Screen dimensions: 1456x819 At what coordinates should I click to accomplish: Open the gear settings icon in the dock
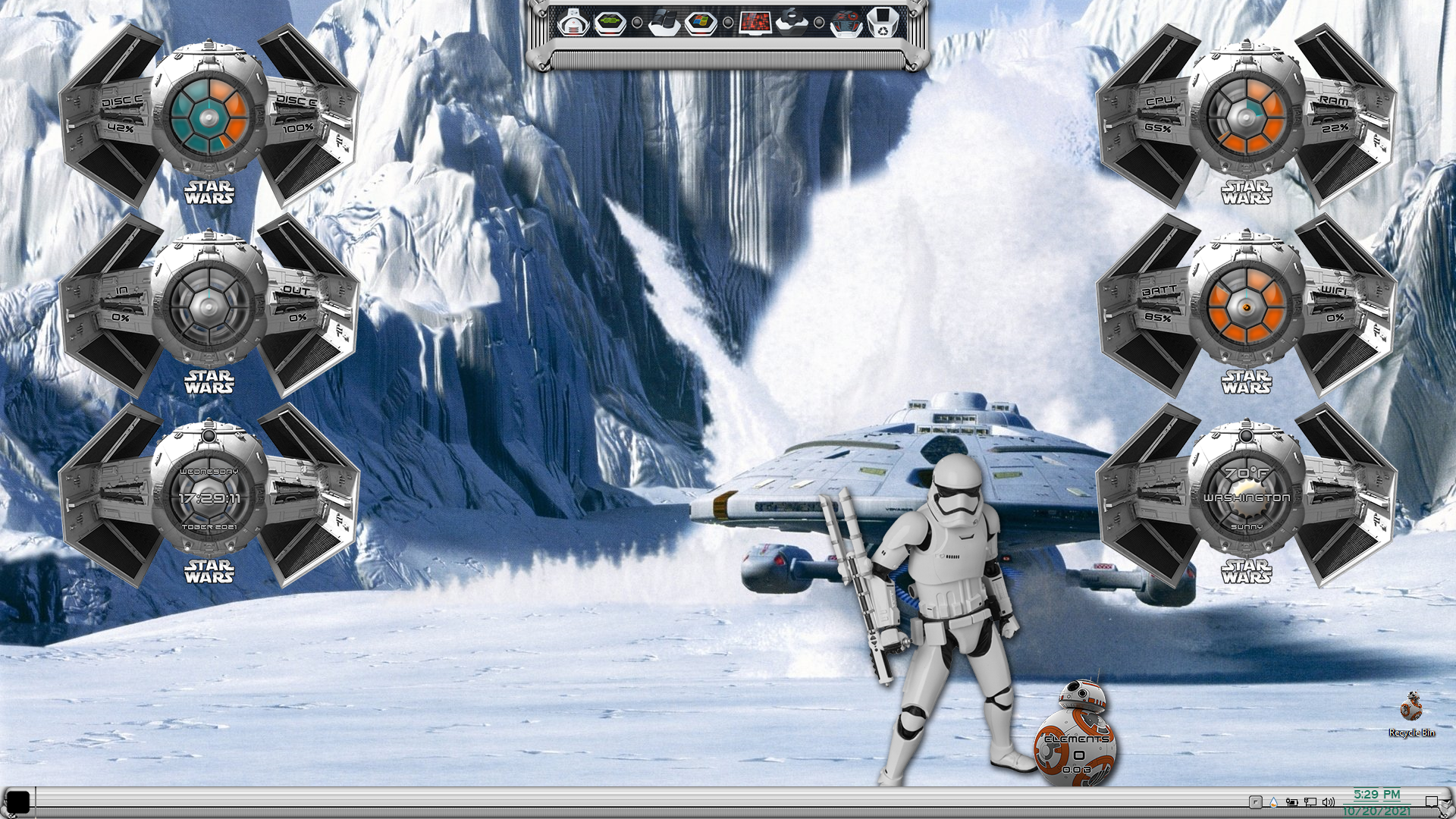tap(792, 22)
